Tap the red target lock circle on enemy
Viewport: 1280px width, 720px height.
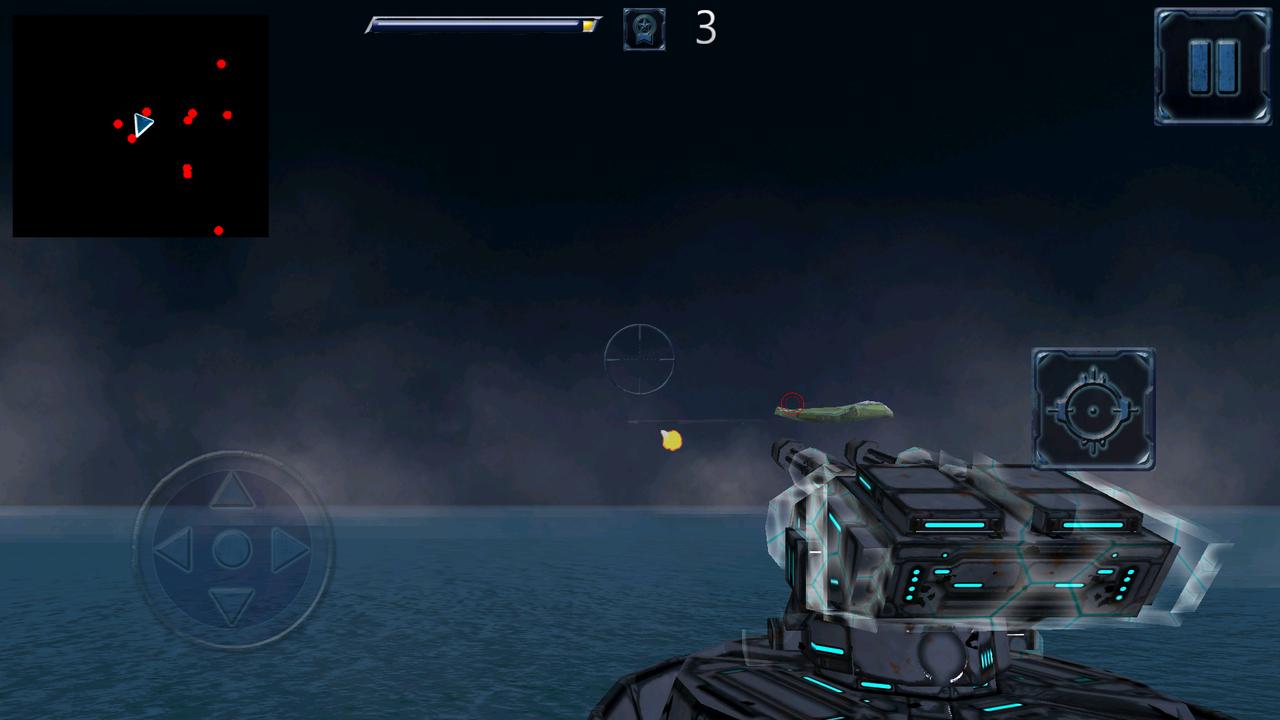tap(792, 404)
